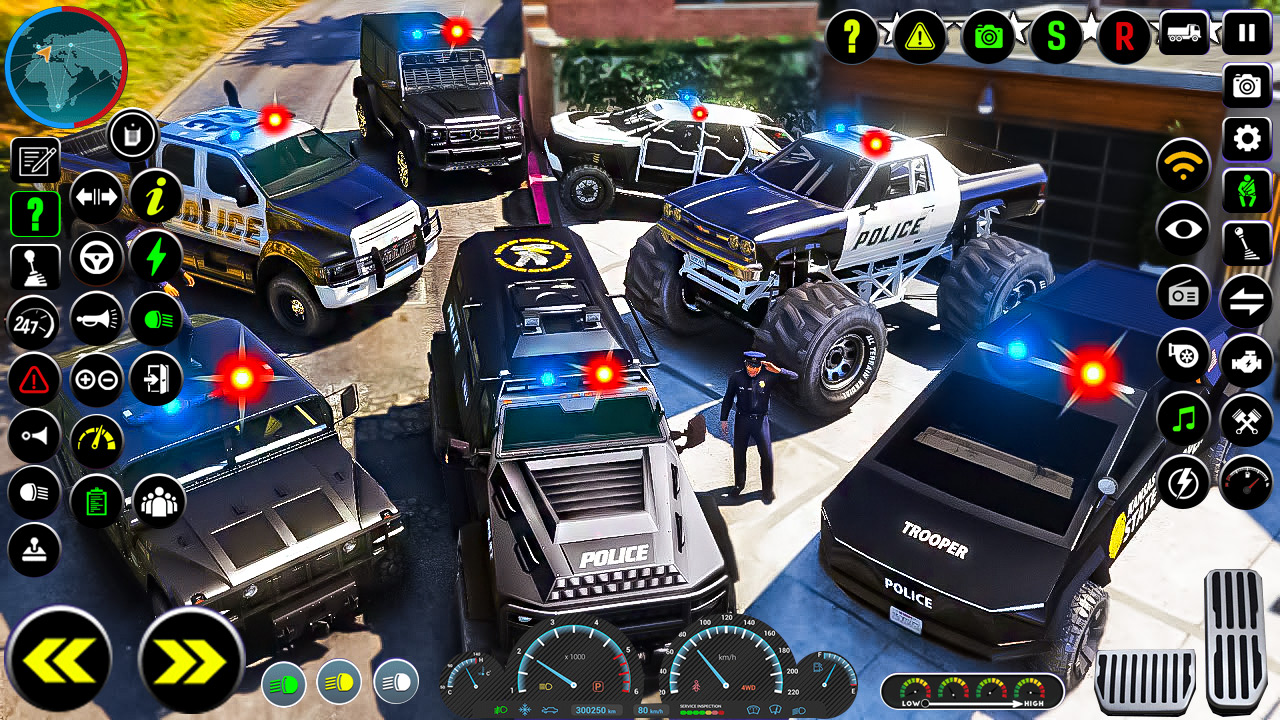Image resolution: width=1280 pixels, height=720 pixels.
Task: Sound the horn
Action: (x=97, y=320)
